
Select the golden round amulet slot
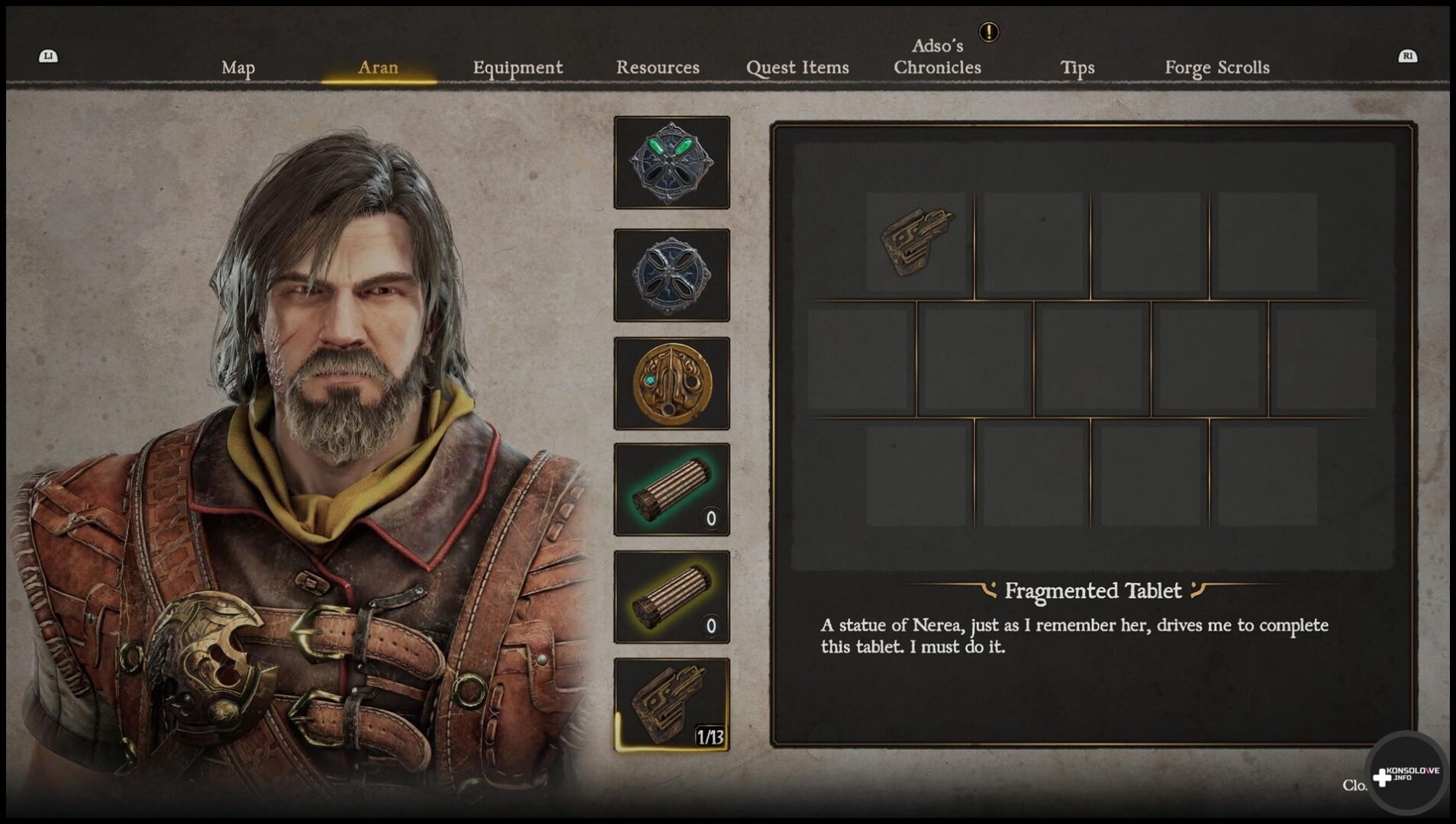point(672,383)
